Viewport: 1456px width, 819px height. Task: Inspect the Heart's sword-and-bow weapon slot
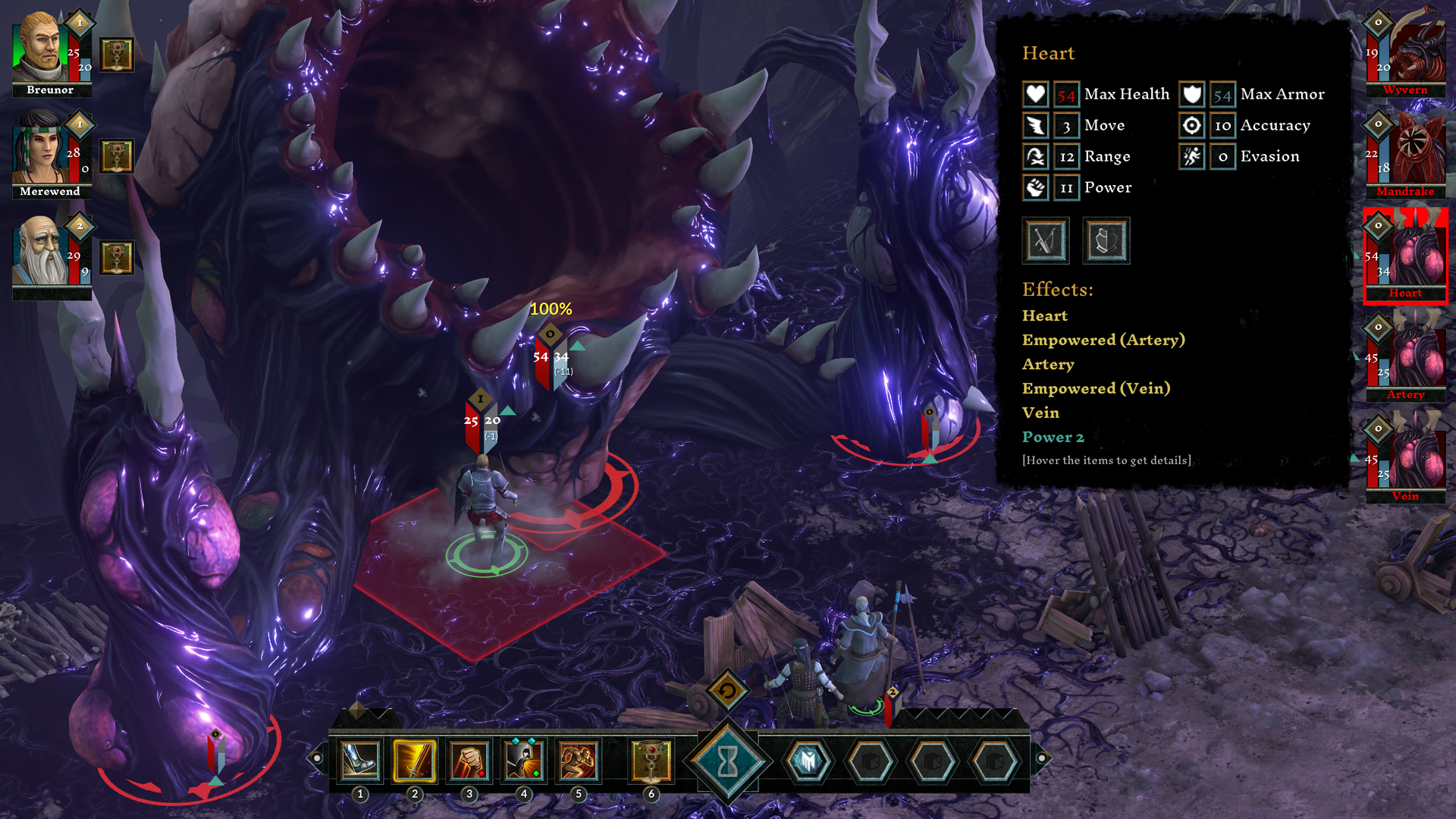tap(1046, 241)
